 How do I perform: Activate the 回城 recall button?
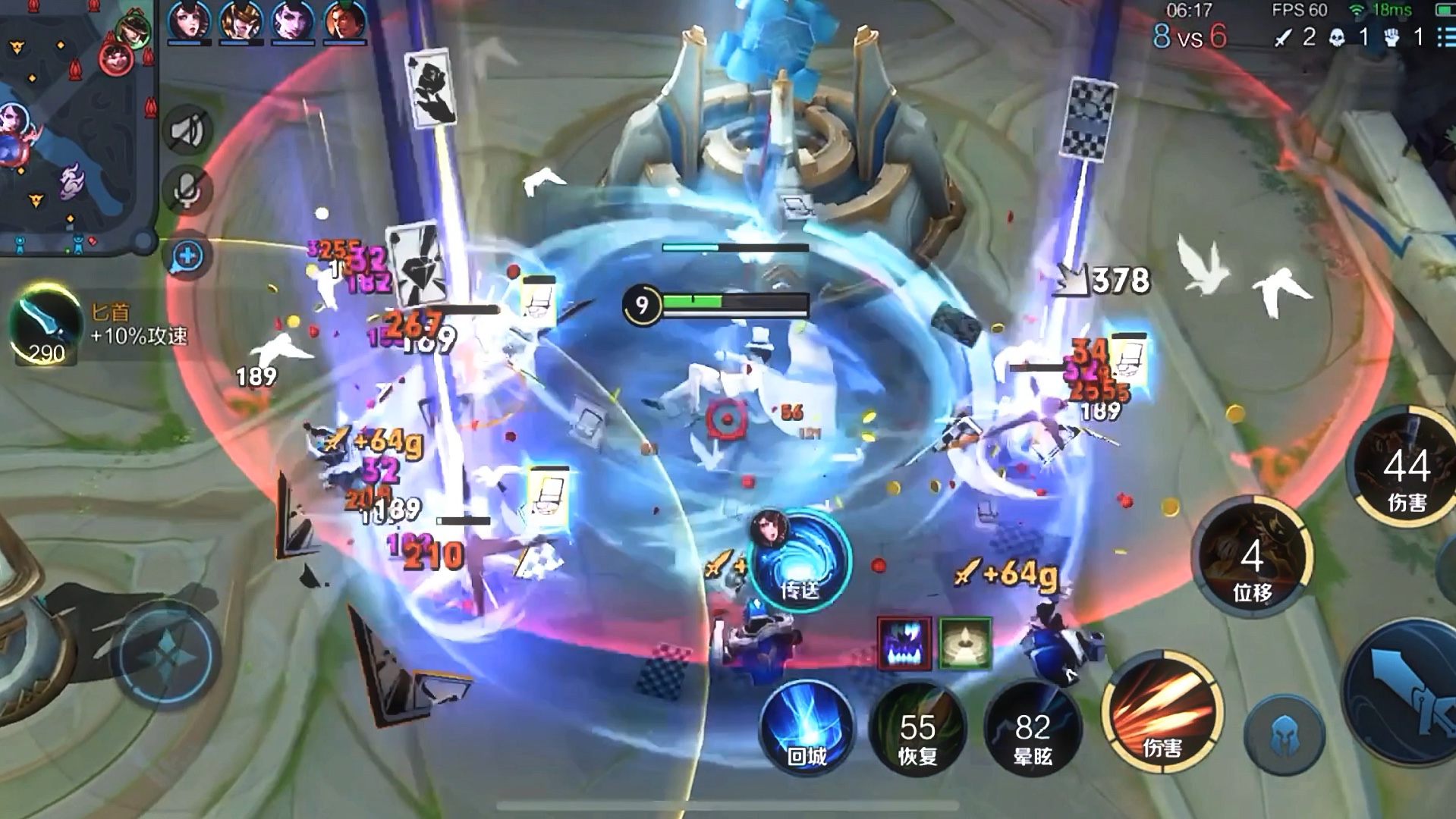coord(806,726)
